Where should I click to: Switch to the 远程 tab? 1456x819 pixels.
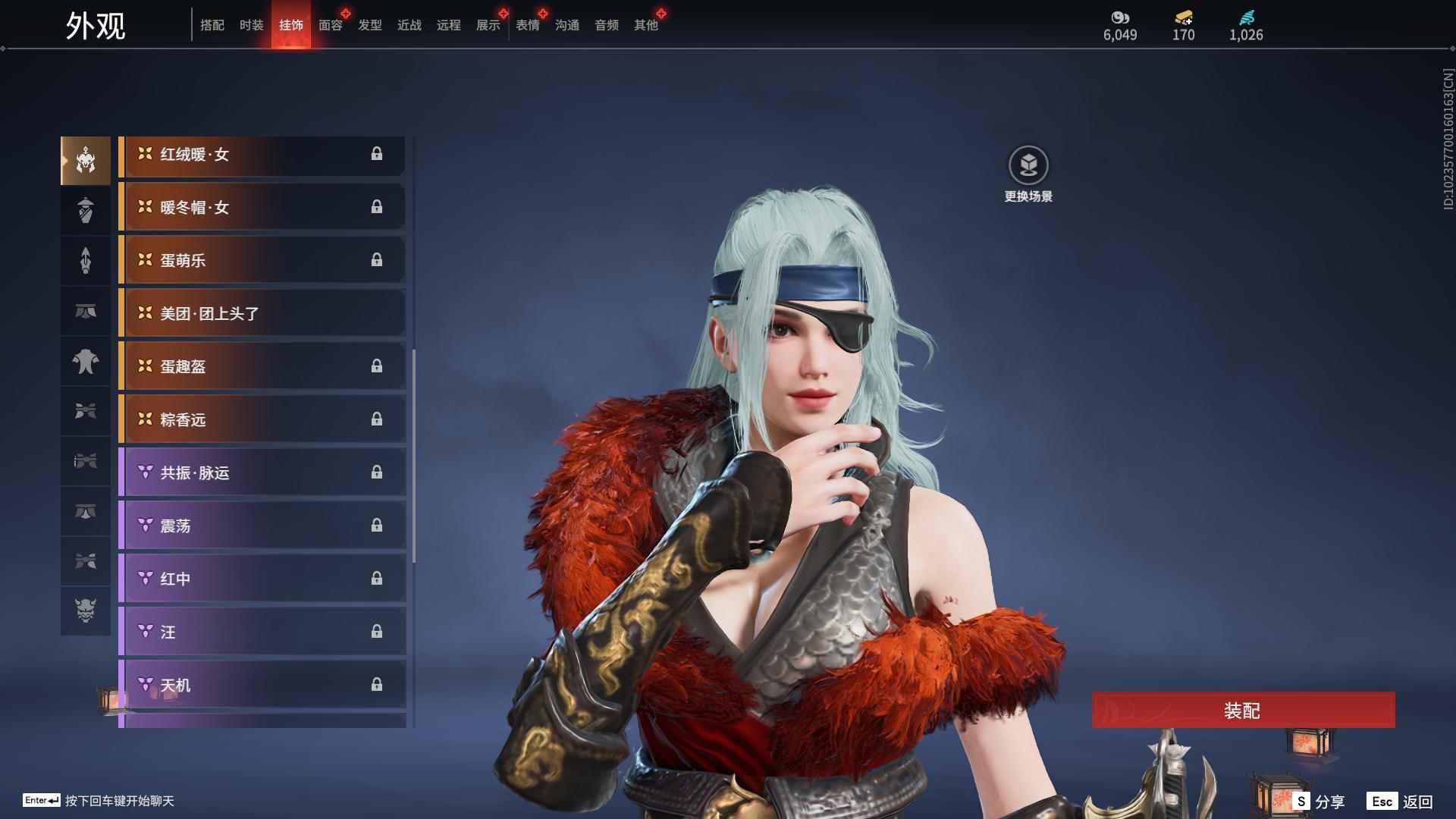click(448, 25)
